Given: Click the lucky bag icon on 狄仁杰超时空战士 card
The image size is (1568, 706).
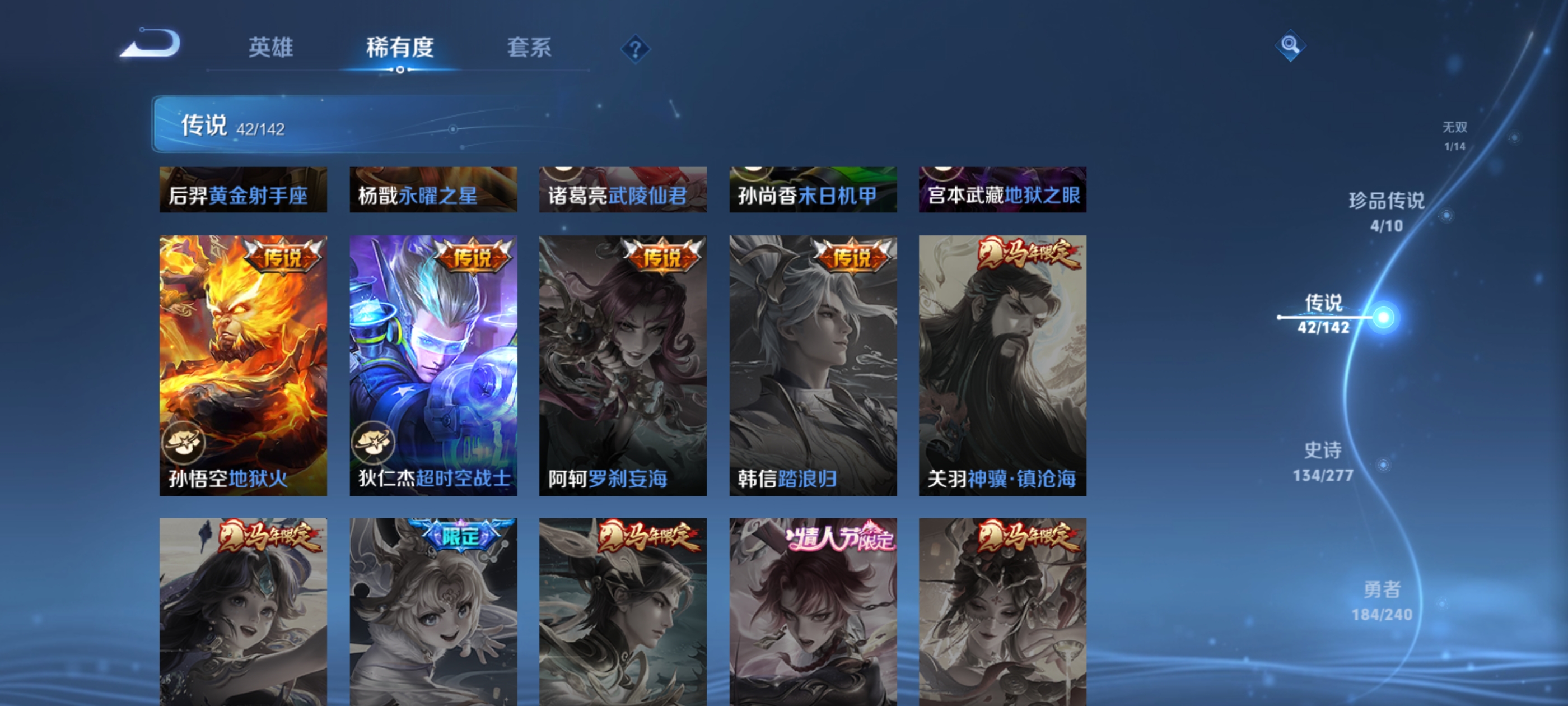Looking at the screenshot, I should tap(374, 443).
